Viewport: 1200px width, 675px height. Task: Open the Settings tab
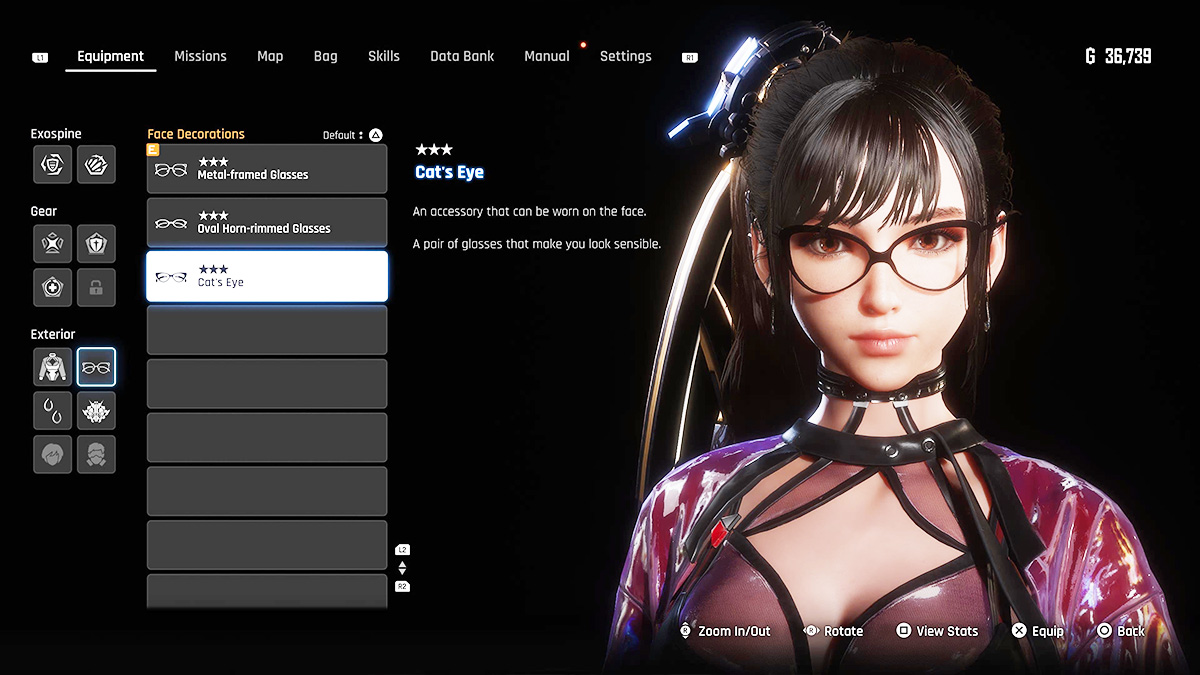coord(625,56)
